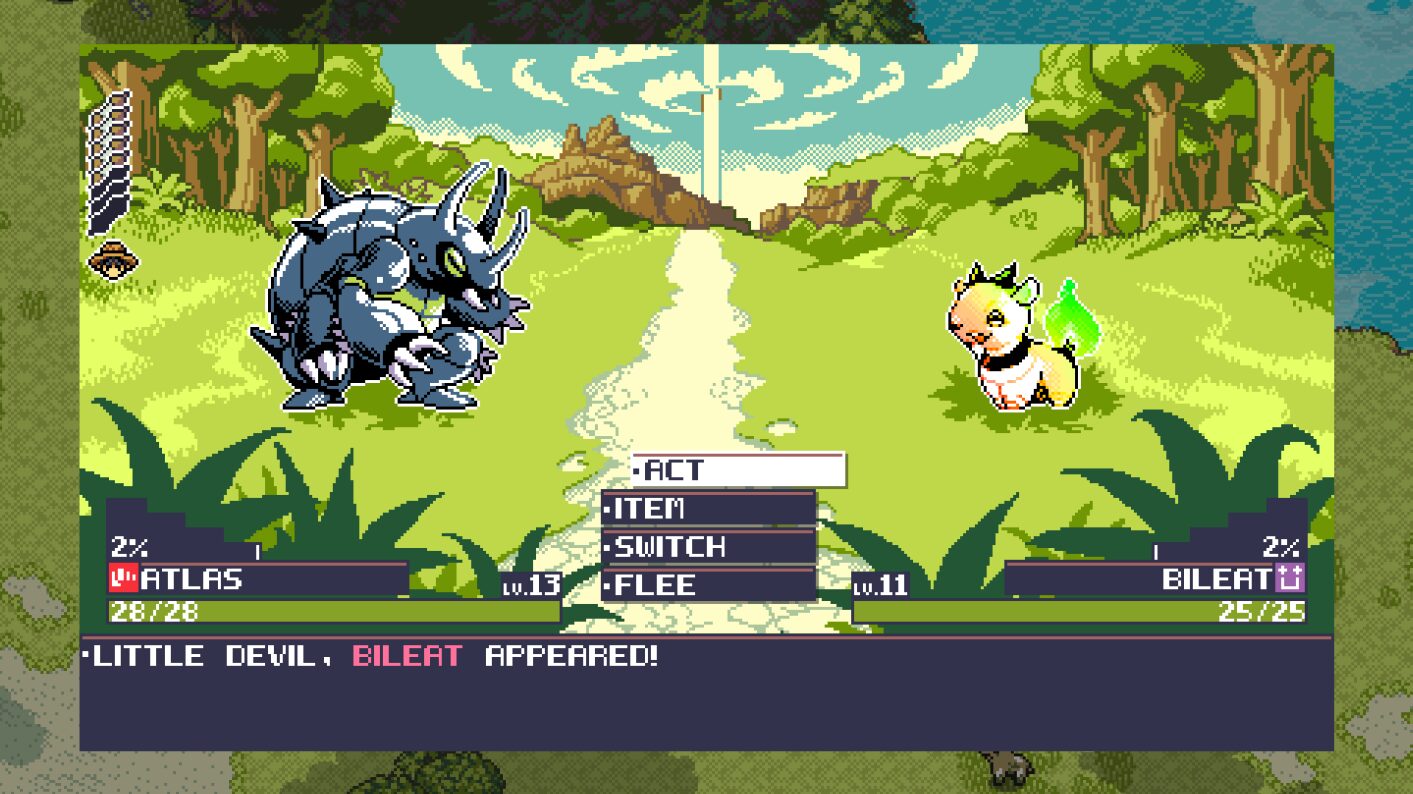
Task: Click Bileat's HP bar showing 25/25
Action: coord(1080,608)
